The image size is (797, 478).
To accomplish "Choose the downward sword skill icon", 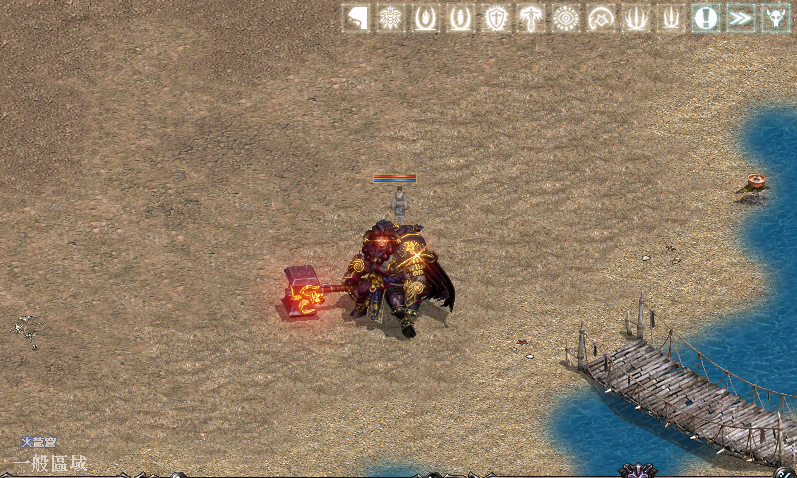I will [x=531, y=18].
